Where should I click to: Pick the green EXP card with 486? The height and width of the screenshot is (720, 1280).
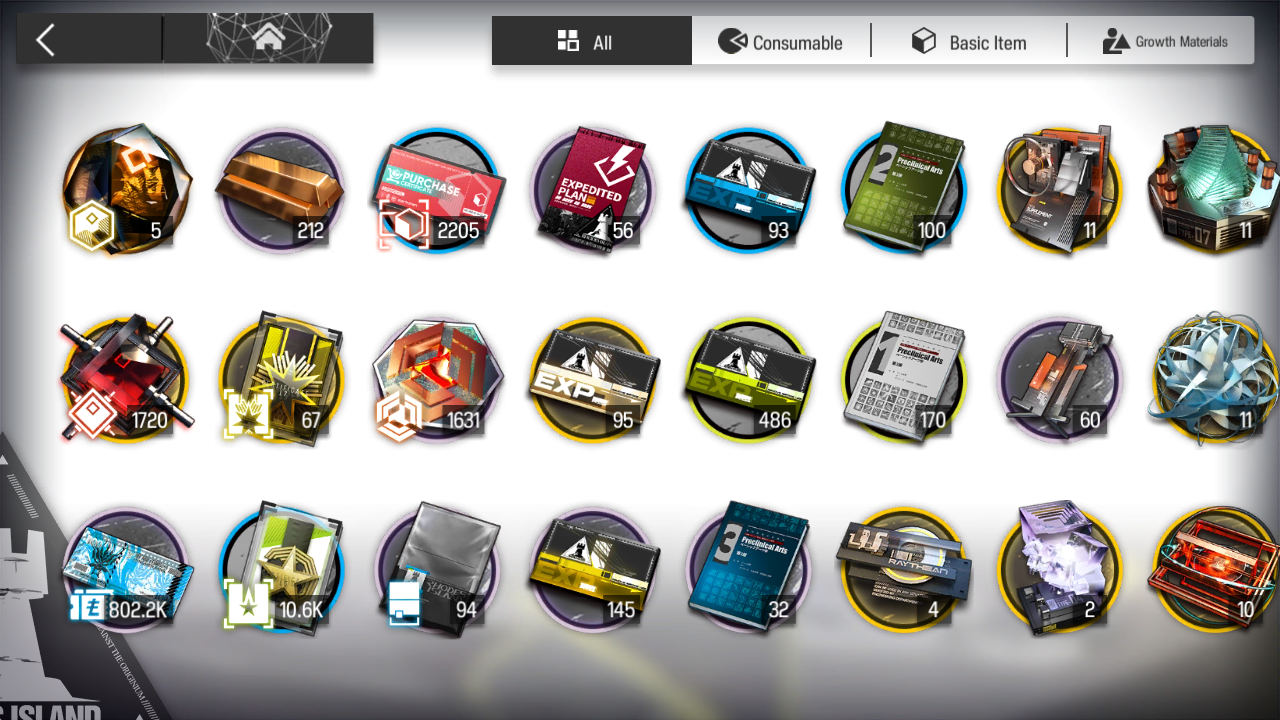(750, 380)
